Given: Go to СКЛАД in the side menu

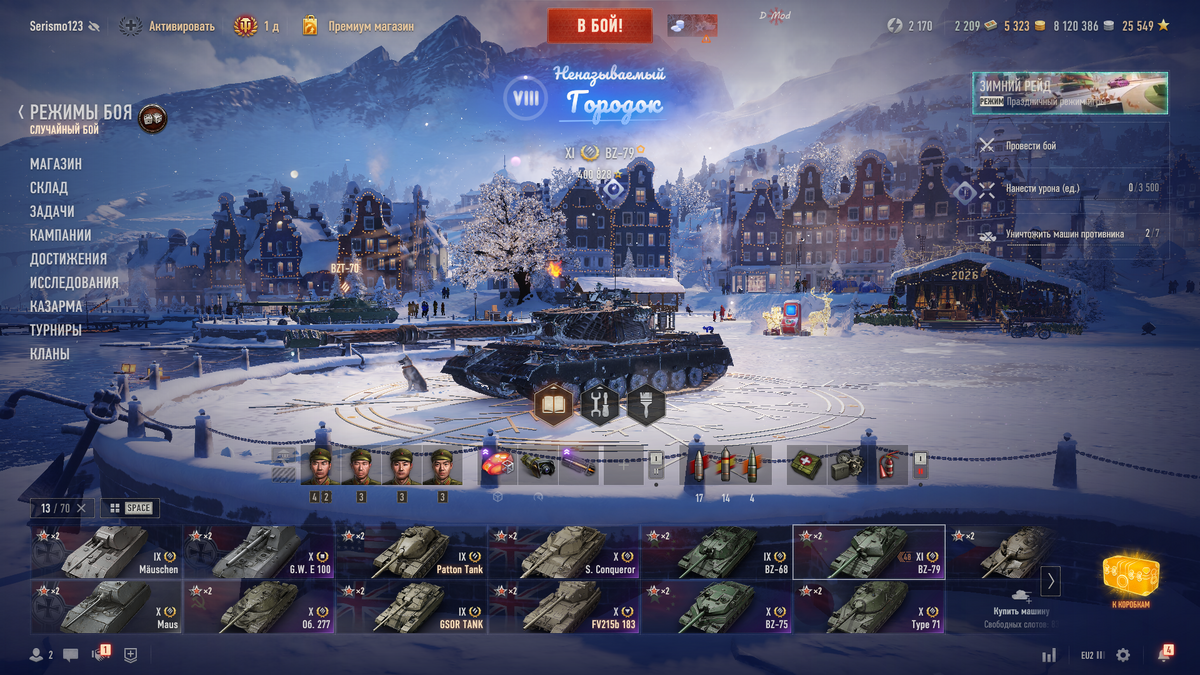Looking at the screenshot, I should (49, 188).
